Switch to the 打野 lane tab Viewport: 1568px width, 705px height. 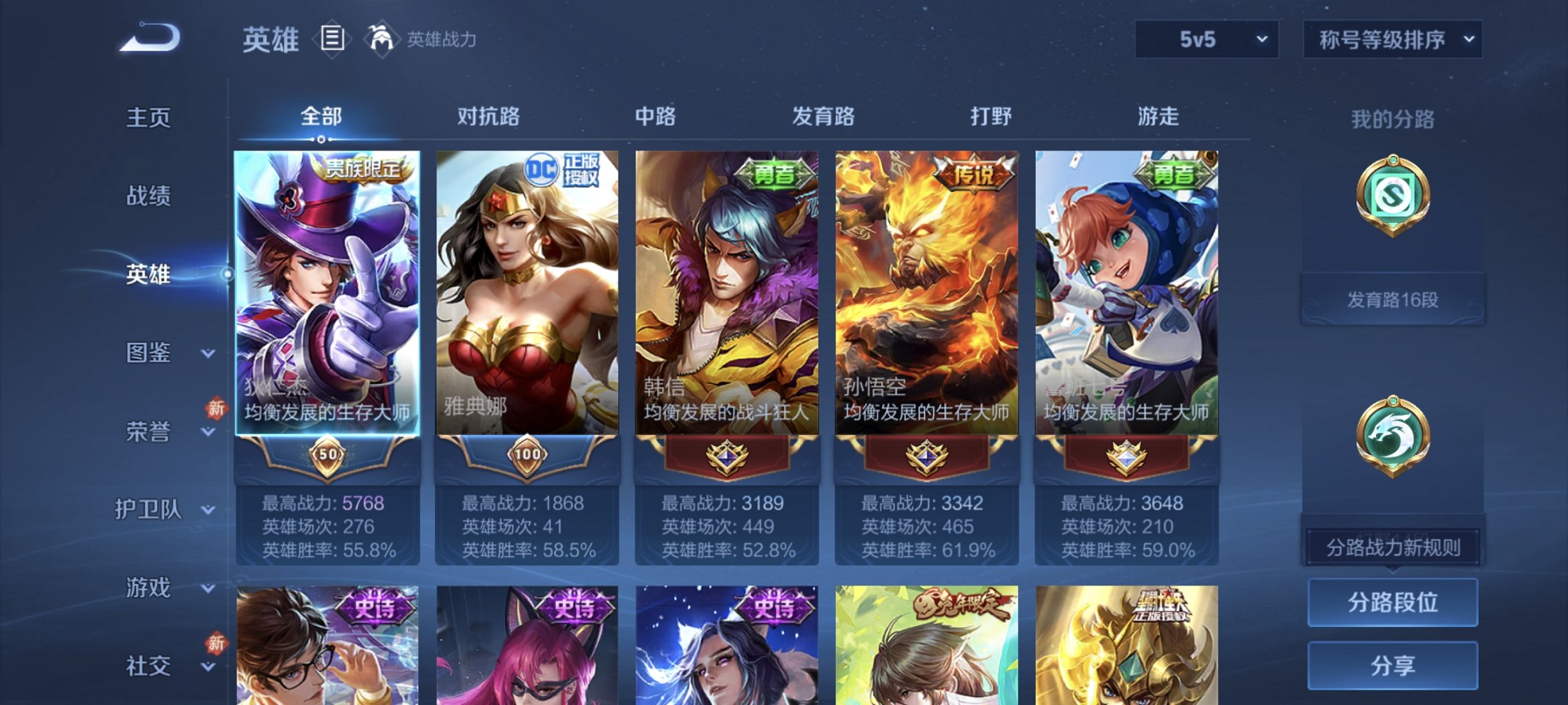coord(992,117)
